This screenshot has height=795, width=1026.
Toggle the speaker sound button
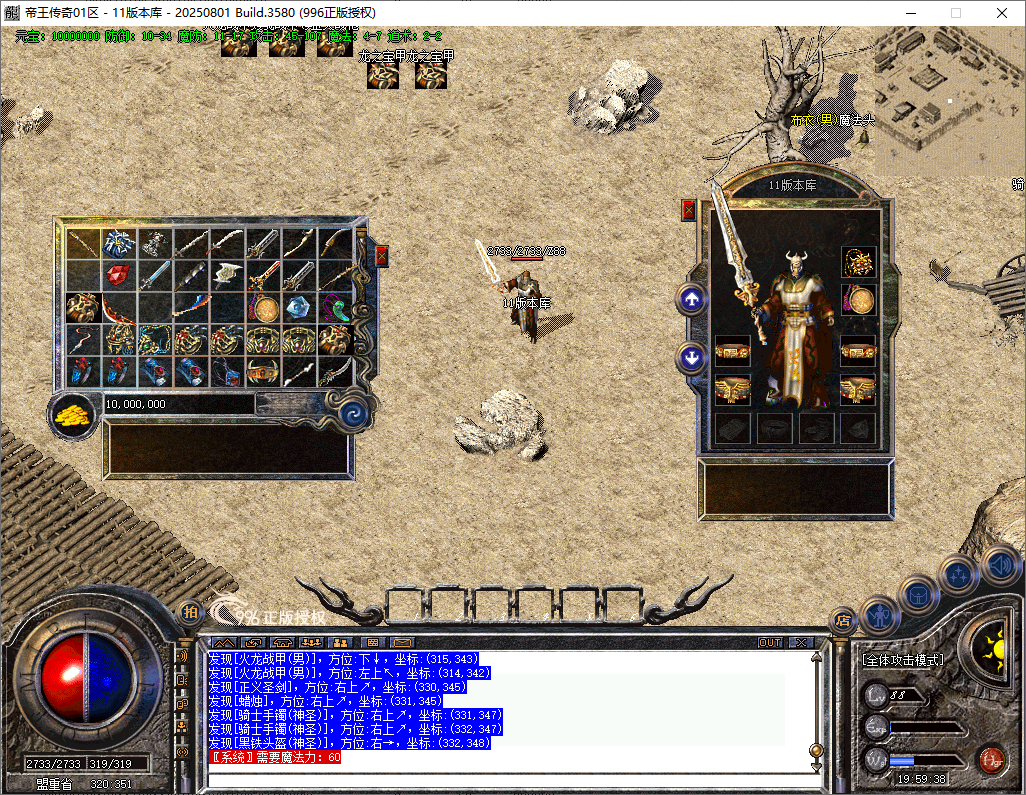click(1000, 566)
